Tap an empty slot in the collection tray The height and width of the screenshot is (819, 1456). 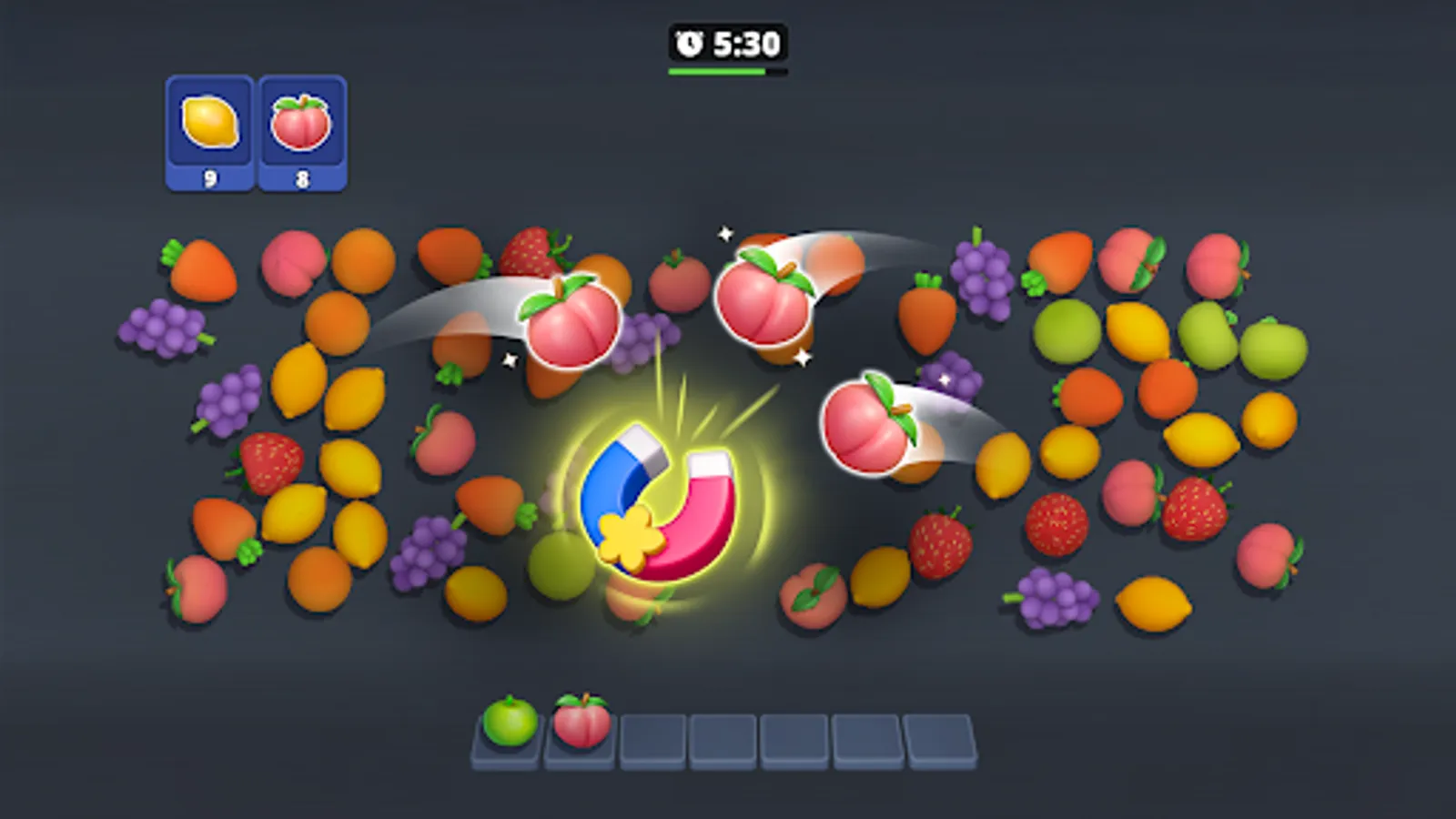click(x=652, y=735)
